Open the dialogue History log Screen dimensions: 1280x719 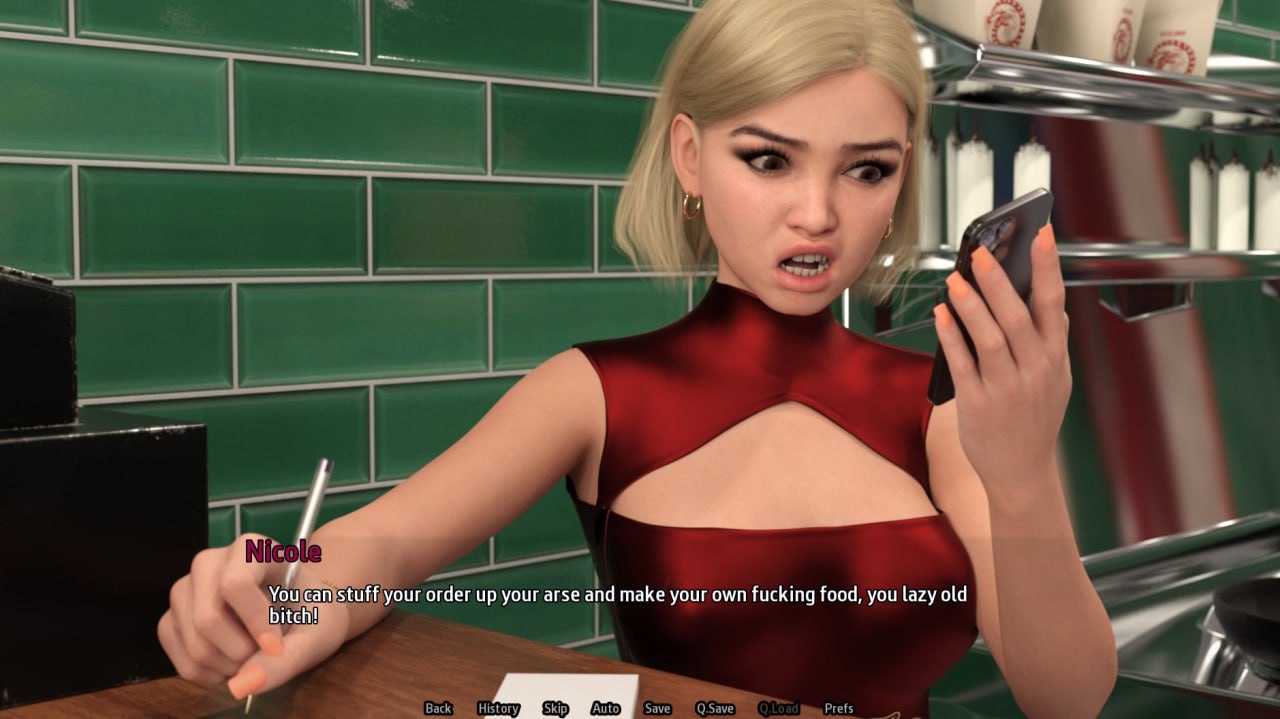coord(498,708)
